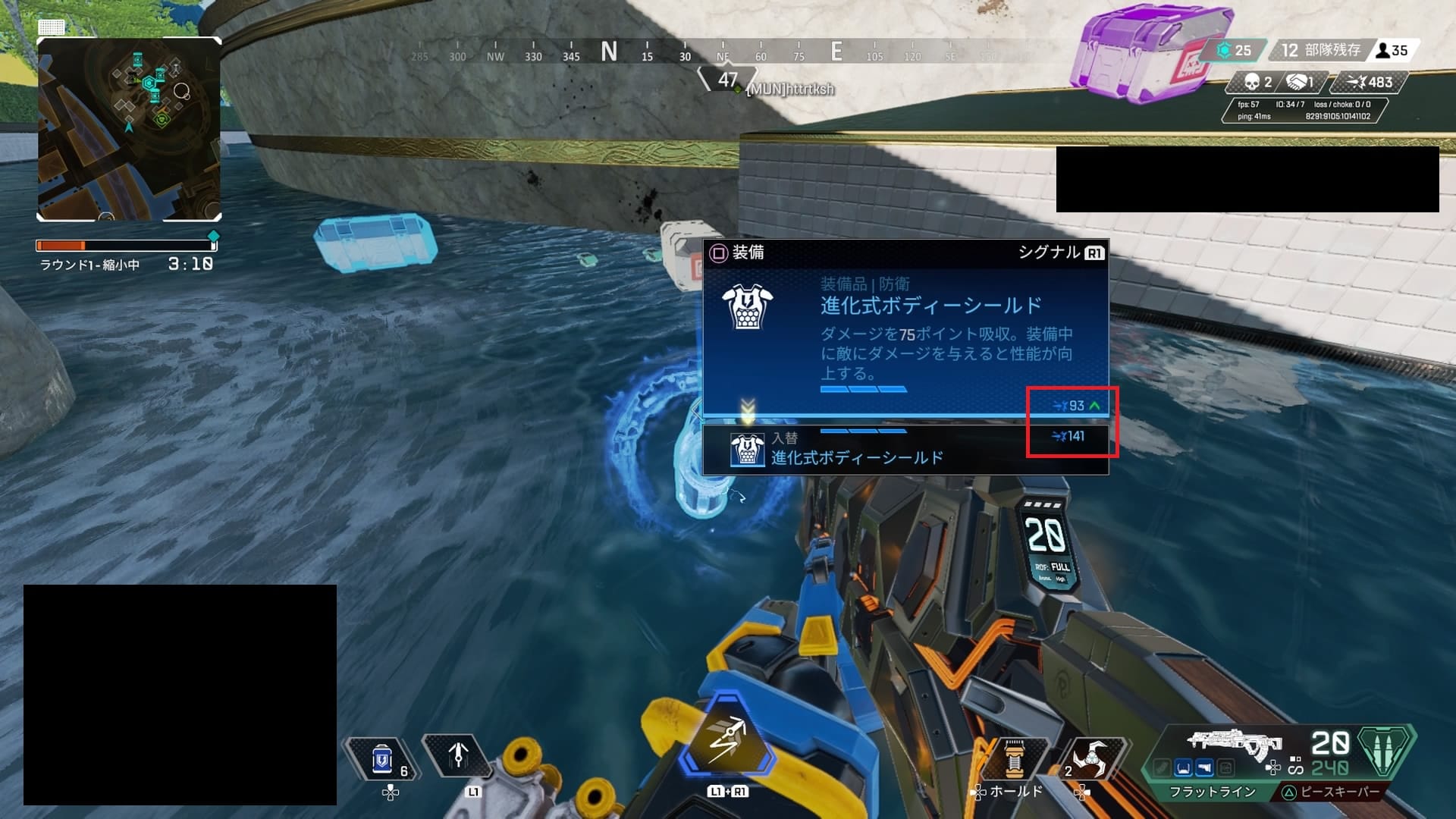Open the minimap

pyautogui.click(x=129, y=129)
